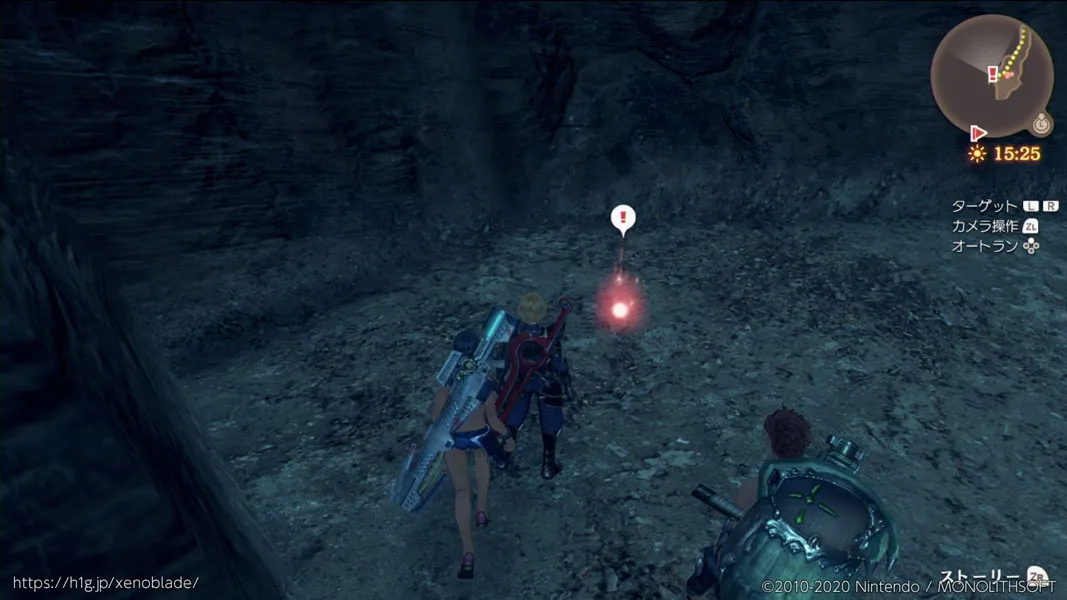The width and height of the screenshot is (1067, 600).
Task: Select the exclamation speech bubble above the red orb
Action: pyautogui.click(x=623, y=218)
